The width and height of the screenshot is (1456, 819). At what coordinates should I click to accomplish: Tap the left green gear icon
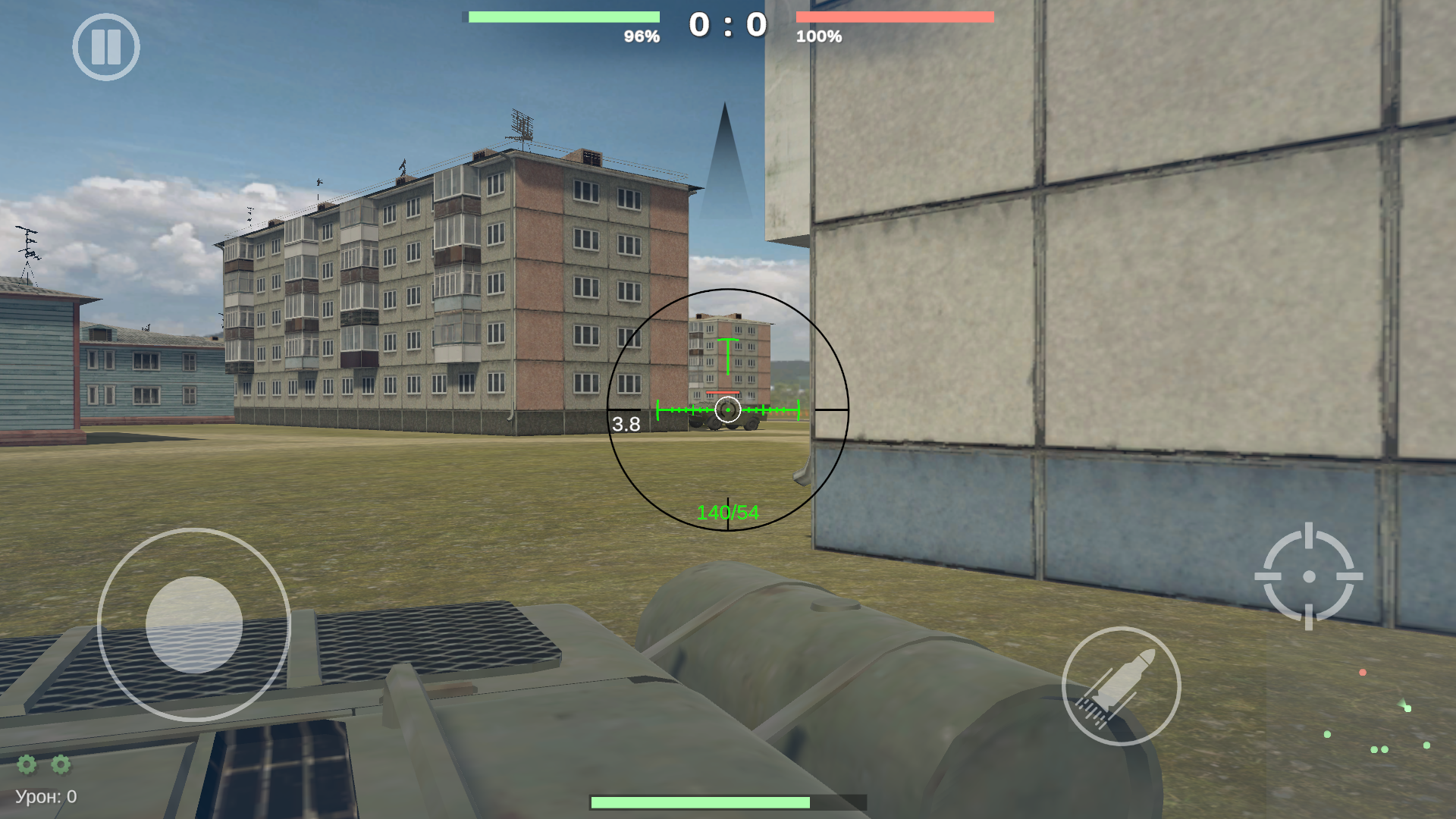pos(25,766)
